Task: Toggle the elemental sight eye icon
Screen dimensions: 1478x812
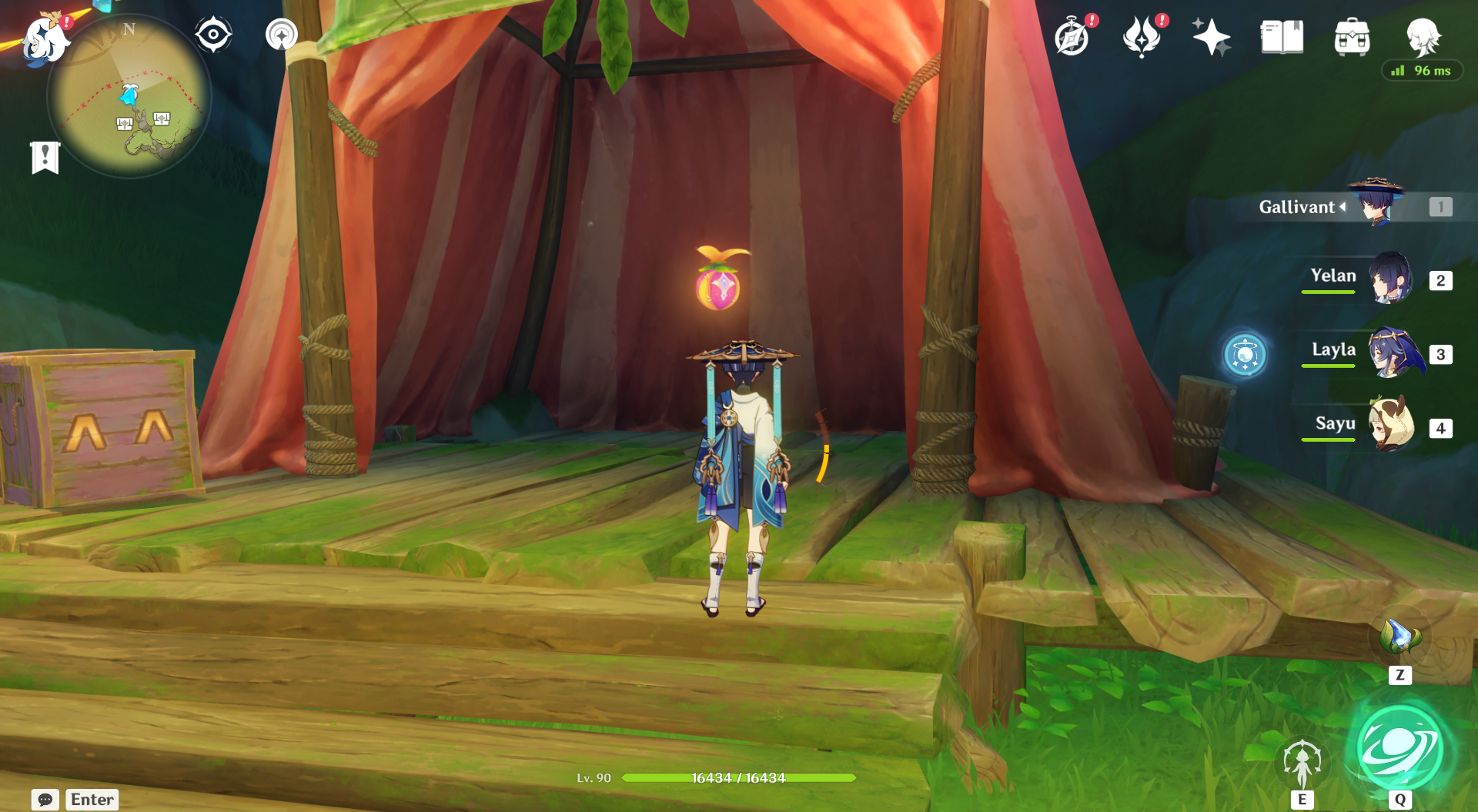Action: (212, 35)
